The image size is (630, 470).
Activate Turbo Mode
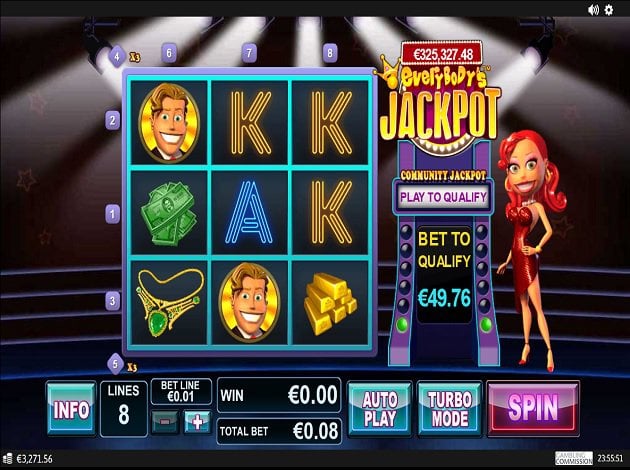coord(449,408)
